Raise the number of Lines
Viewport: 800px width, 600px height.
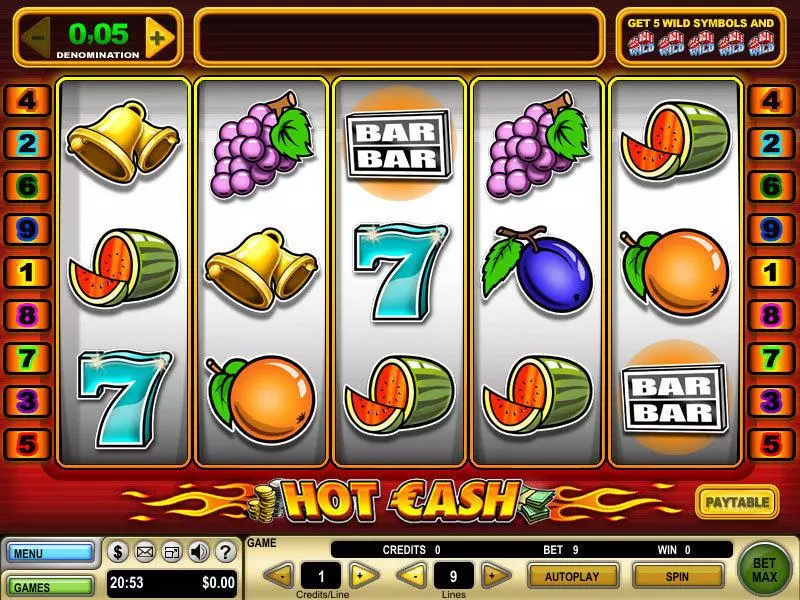click(x=491, y=575)
